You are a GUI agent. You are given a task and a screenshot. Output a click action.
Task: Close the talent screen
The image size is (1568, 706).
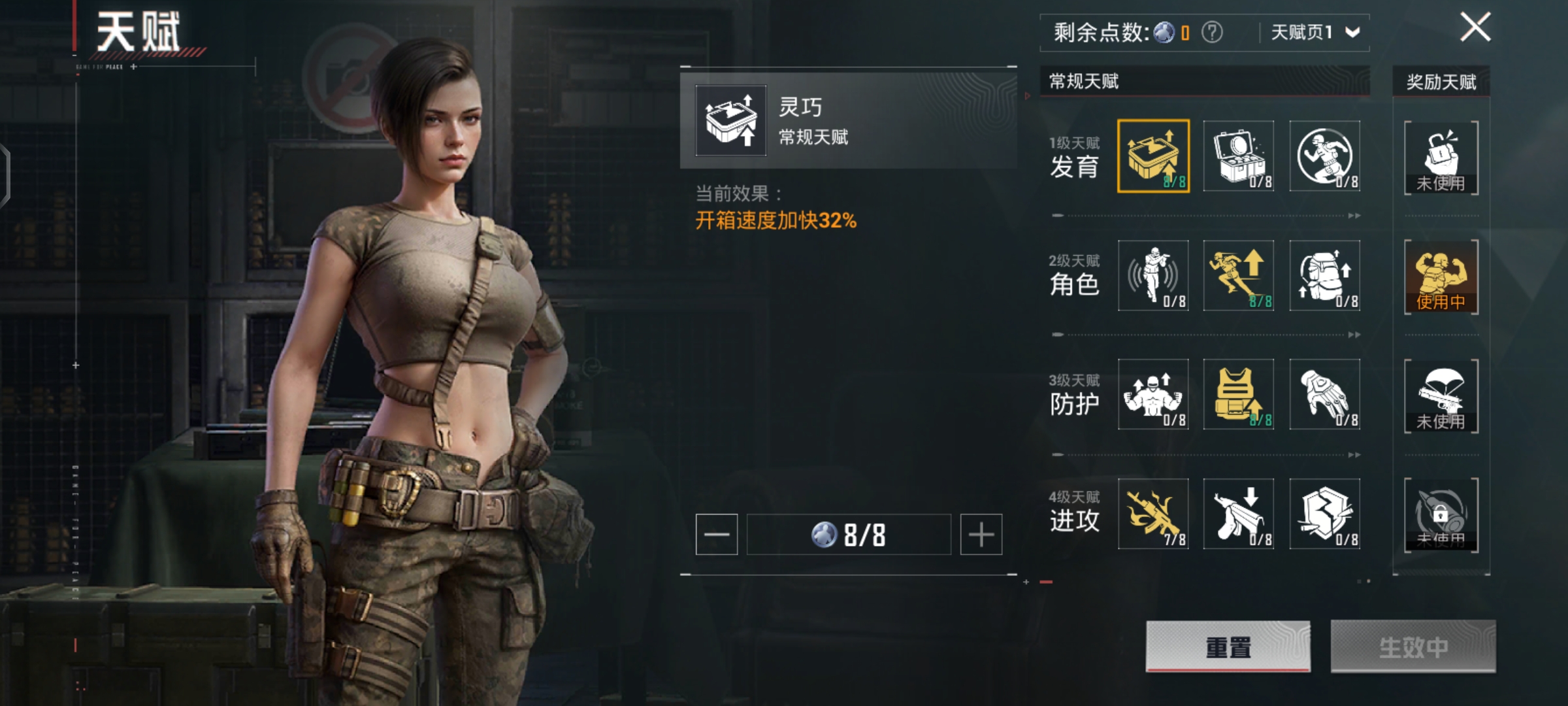1475,27
